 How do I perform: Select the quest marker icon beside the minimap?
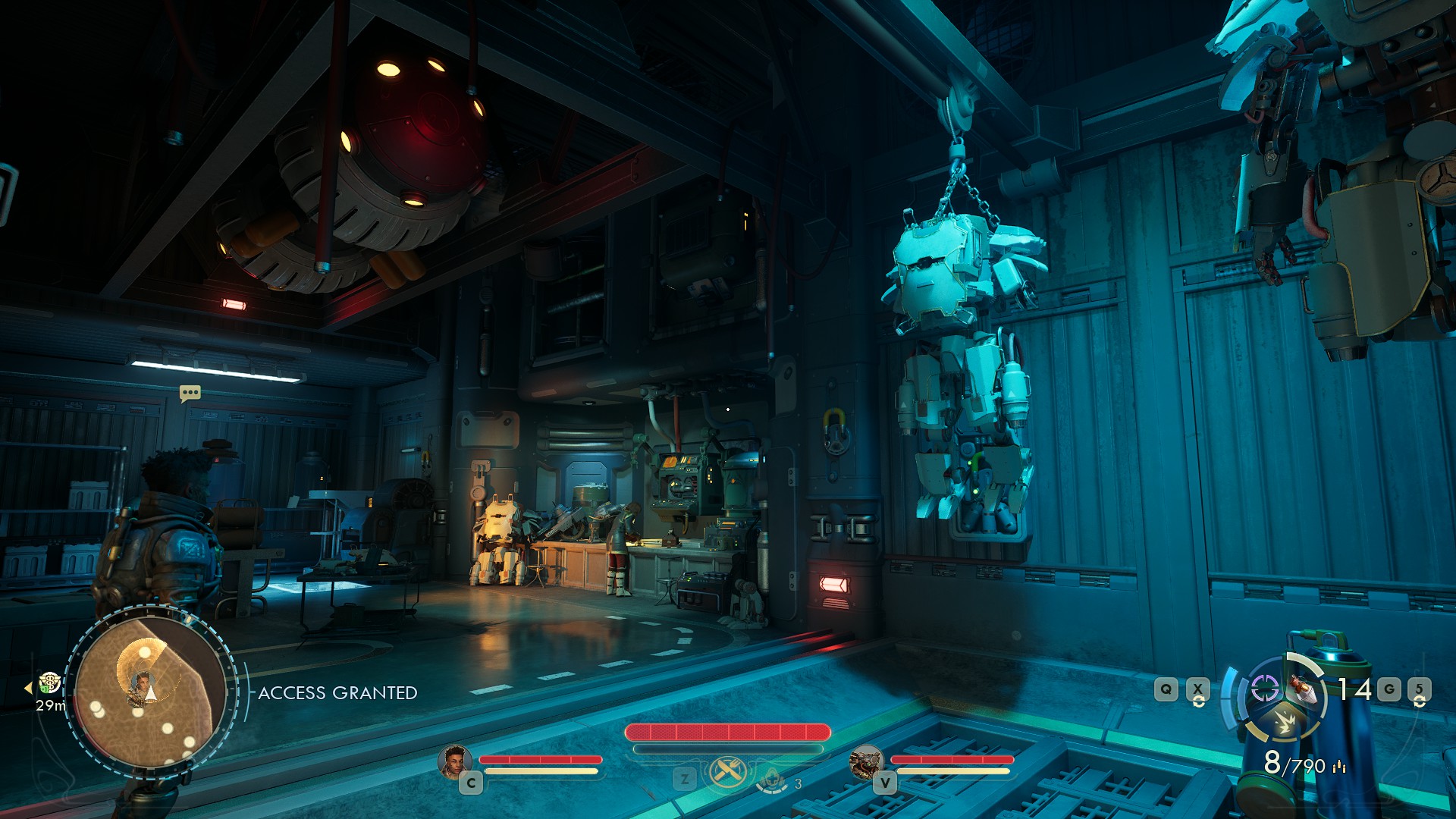pos(50,682)
